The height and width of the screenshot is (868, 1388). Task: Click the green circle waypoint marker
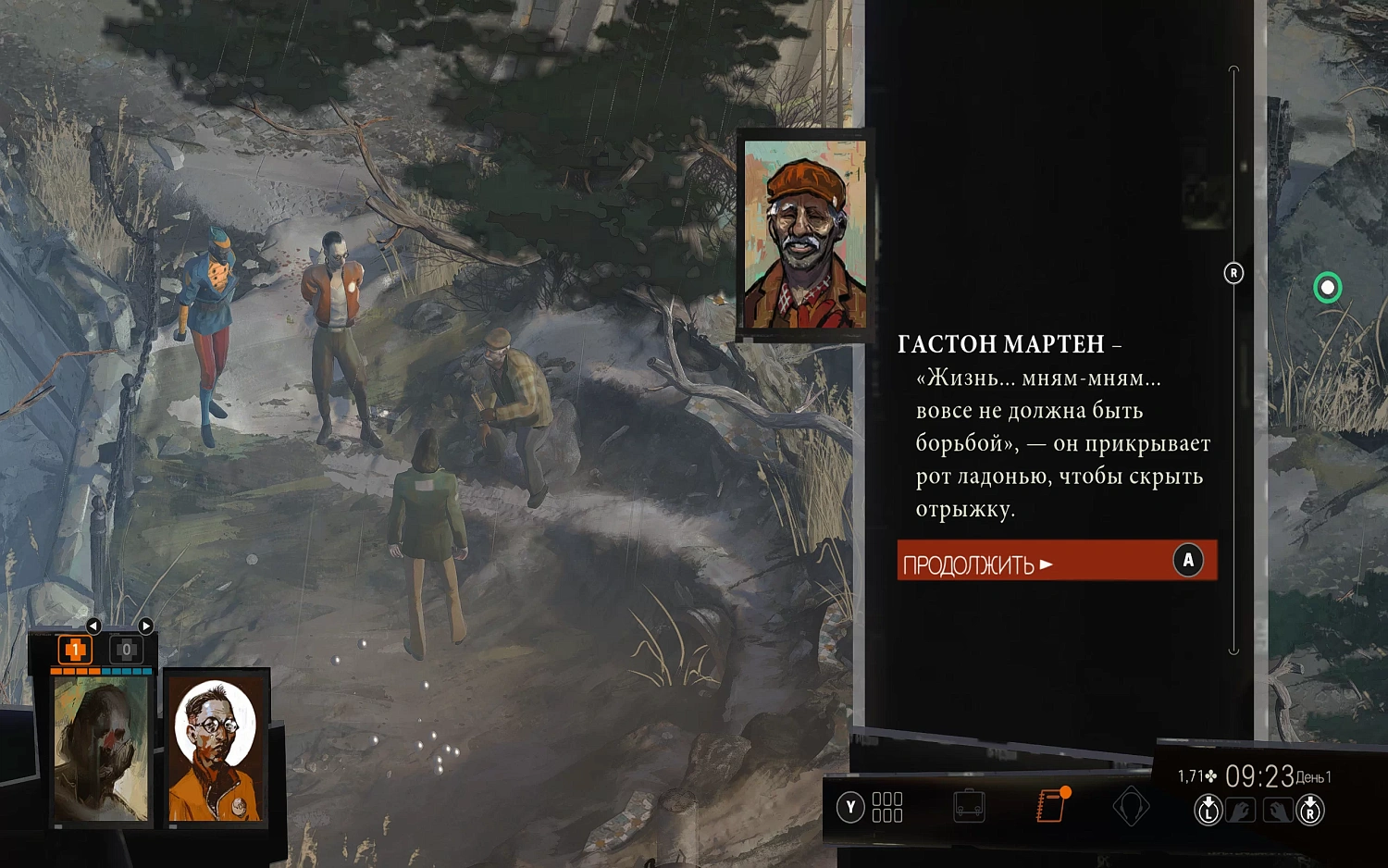1328,288
